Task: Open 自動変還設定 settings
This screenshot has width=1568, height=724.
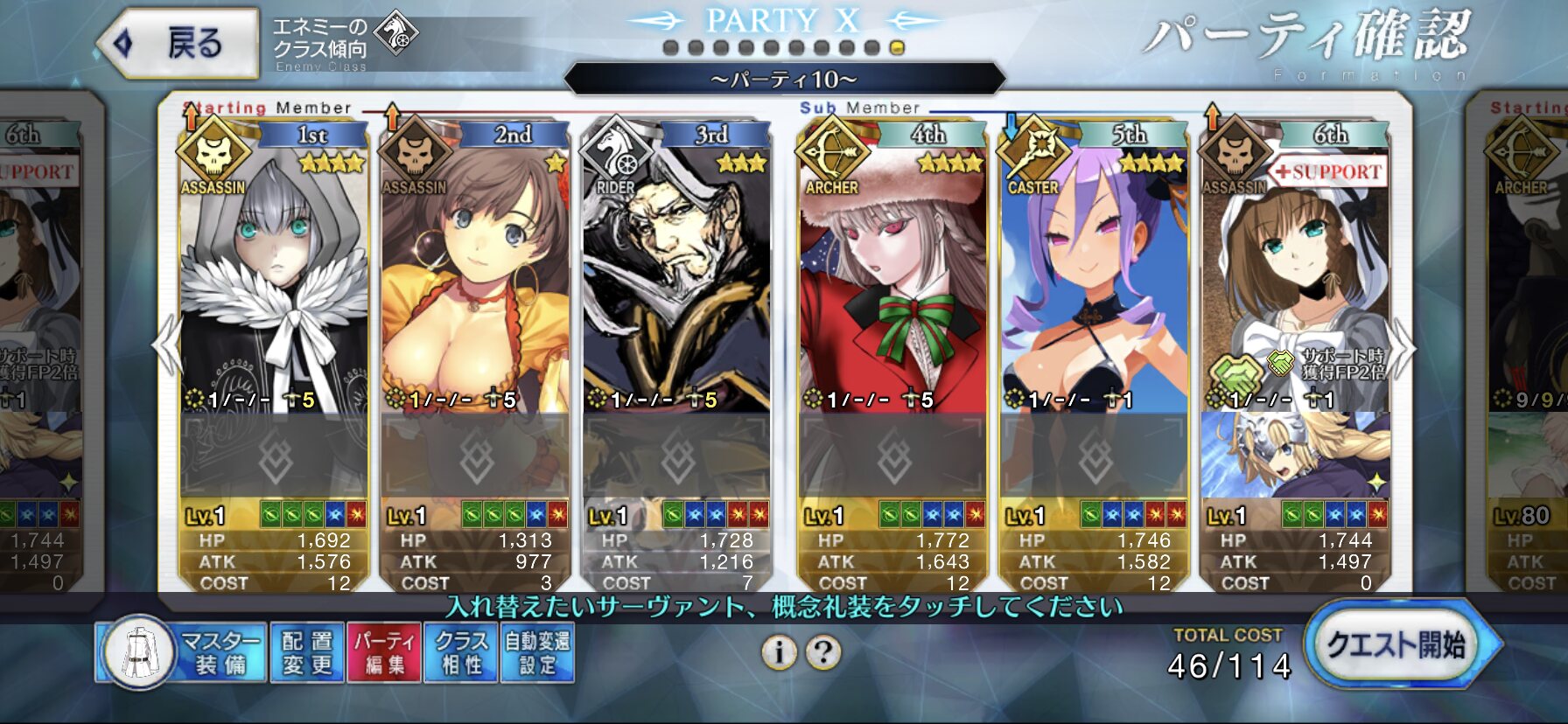Action: (537, 652)
